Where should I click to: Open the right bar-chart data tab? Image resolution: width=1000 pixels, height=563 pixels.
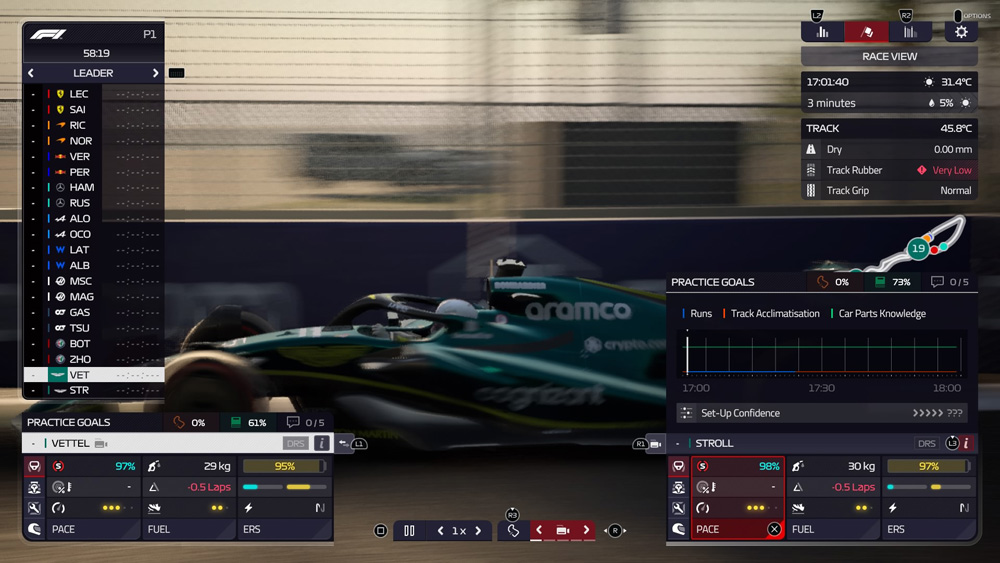point(910,32)
